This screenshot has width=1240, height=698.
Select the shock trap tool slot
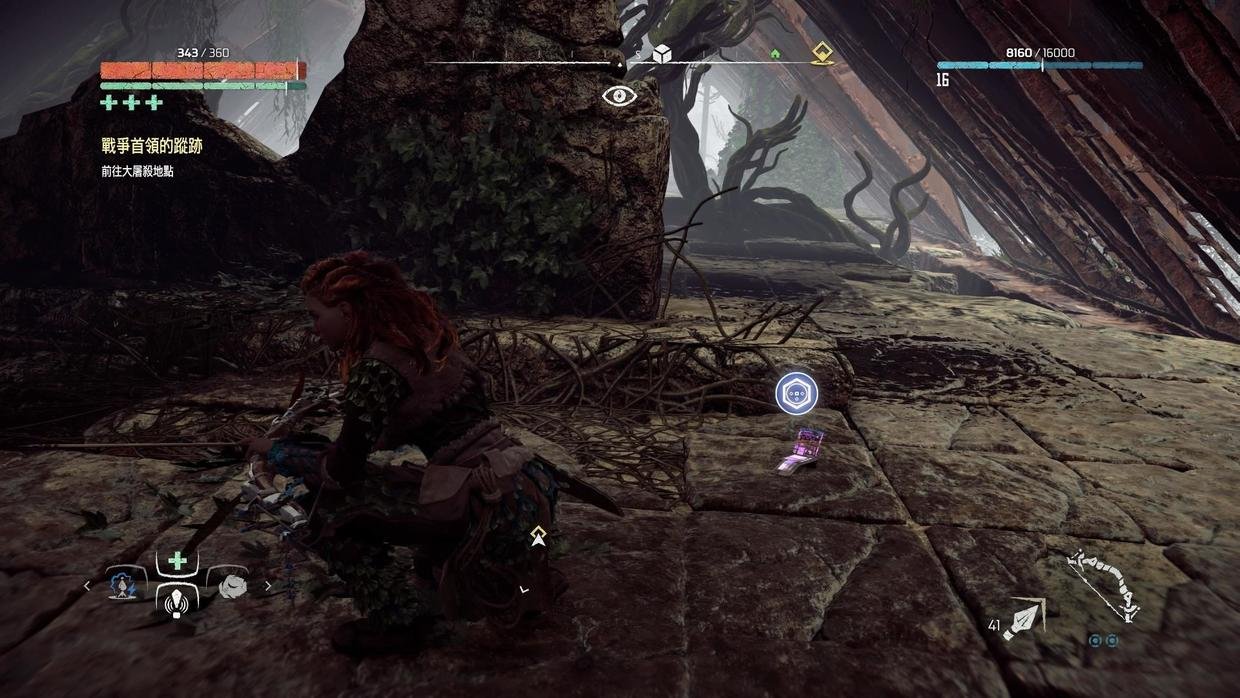point(126,583)
